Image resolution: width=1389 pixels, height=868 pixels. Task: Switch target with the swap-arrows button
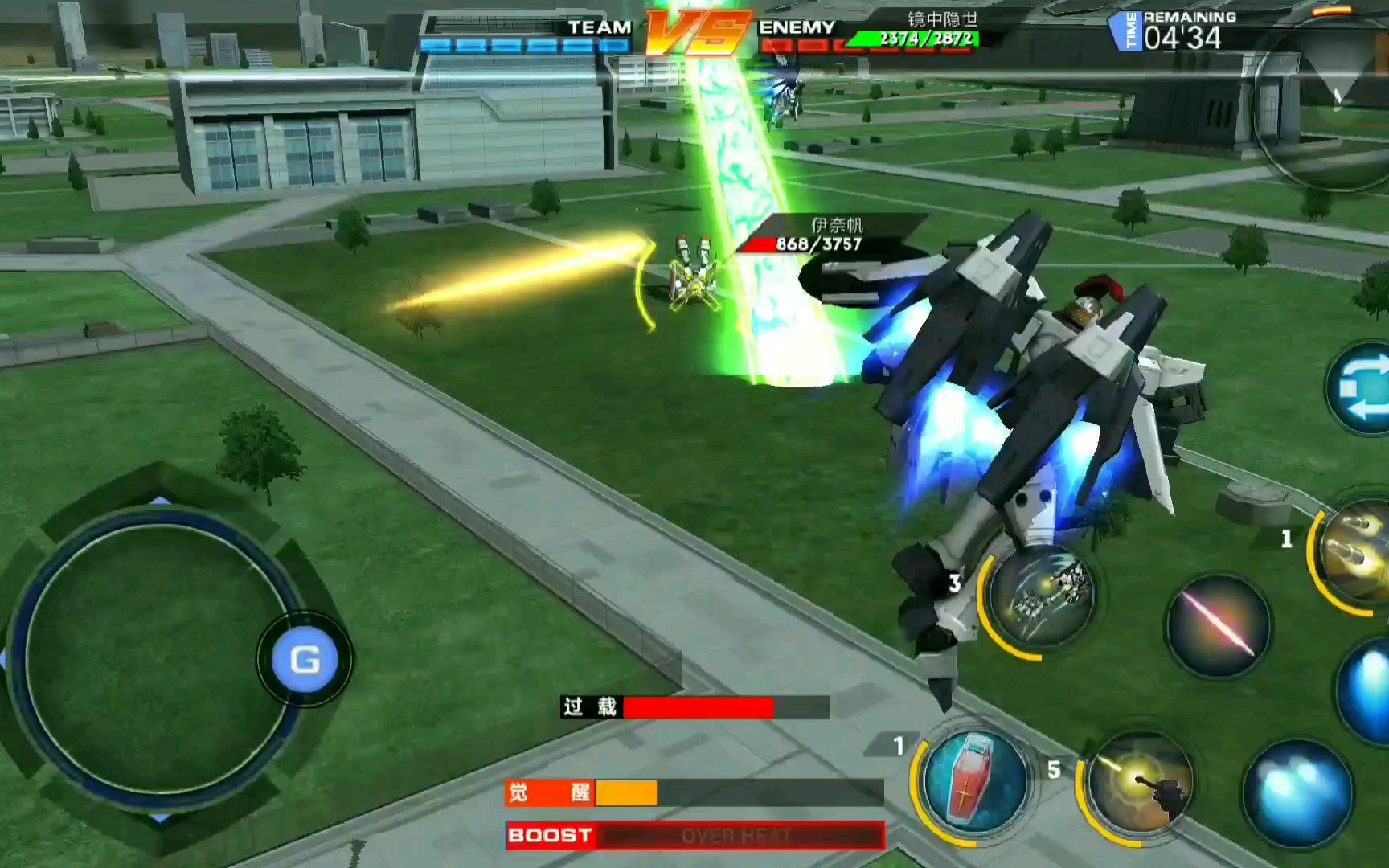(x=1362, y=390)
